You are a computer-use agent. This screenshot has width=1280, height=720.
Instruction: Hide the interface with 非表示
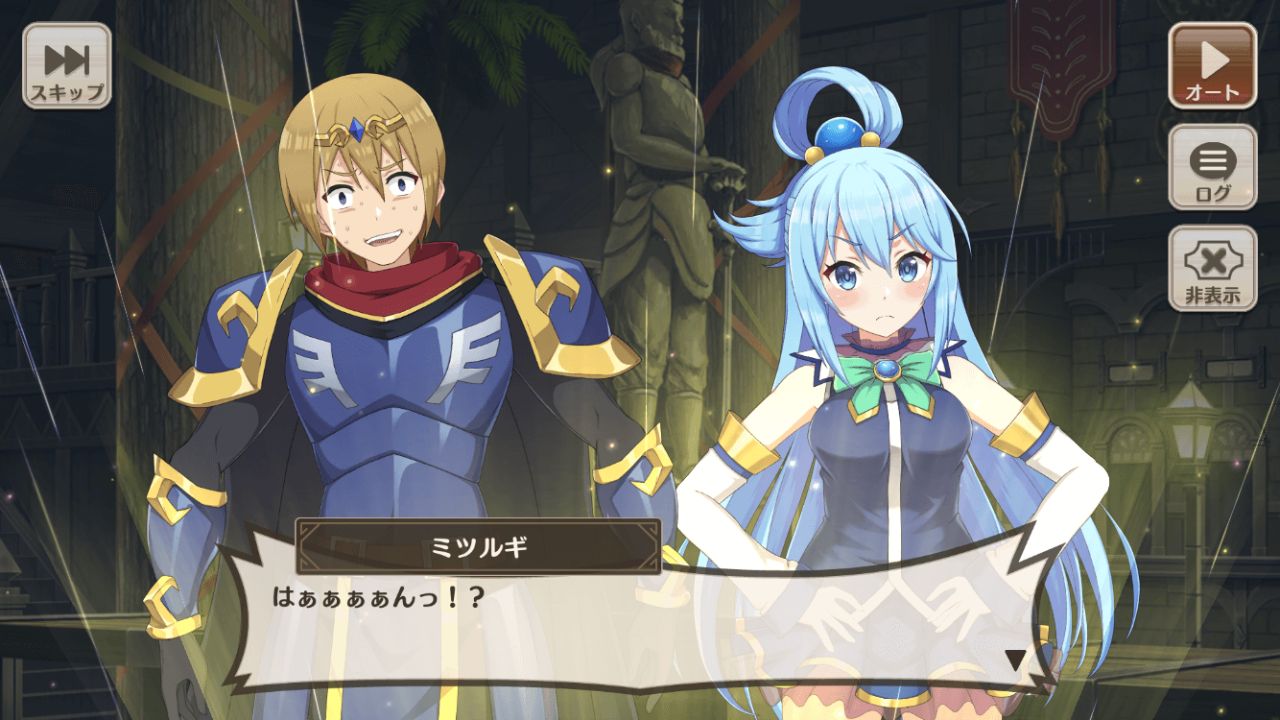click(x=1212, y=268)
